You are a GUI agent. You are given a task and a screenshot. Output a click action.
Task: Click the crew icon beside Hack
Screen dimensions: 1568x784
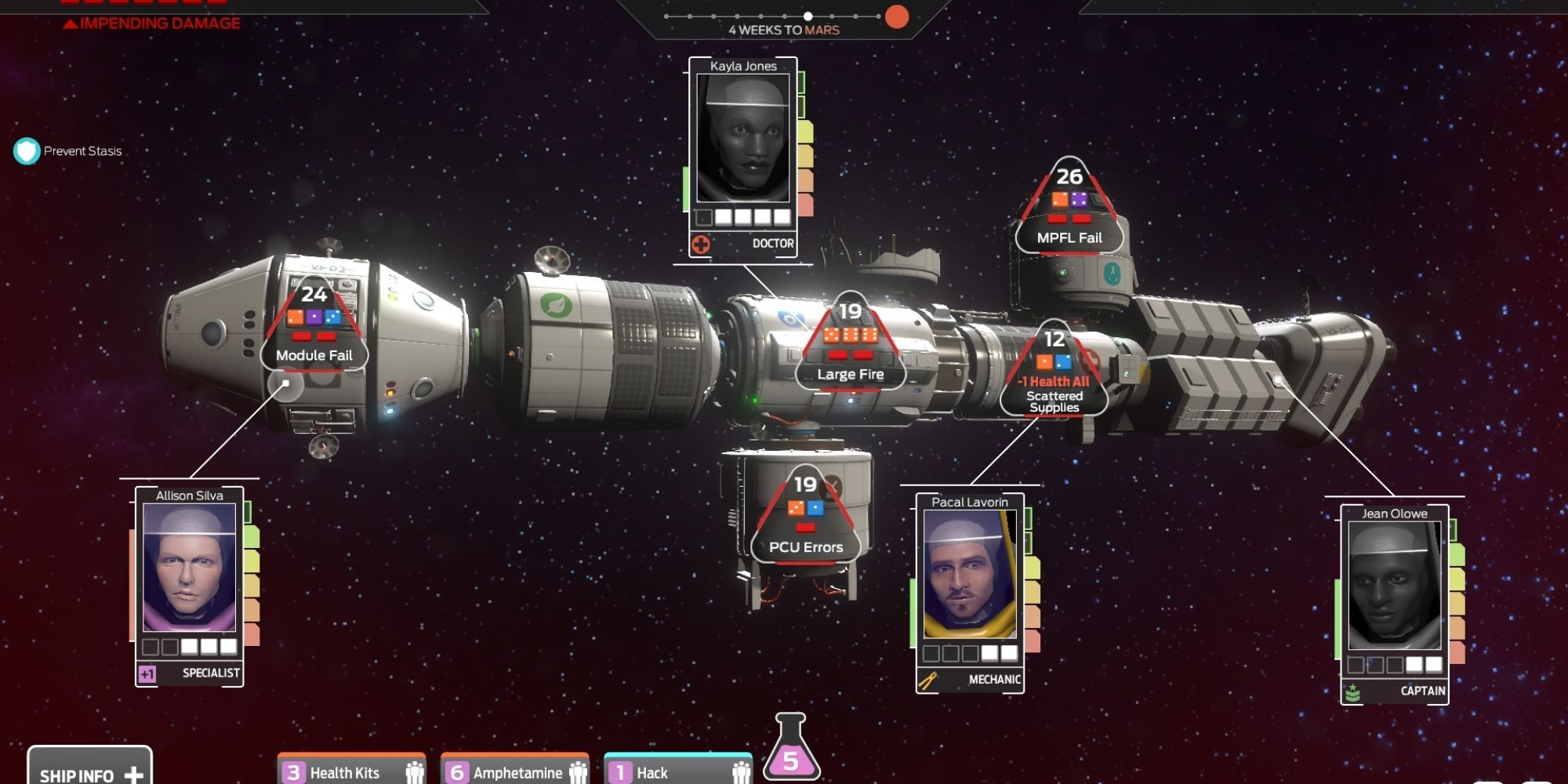pos(738,771)
